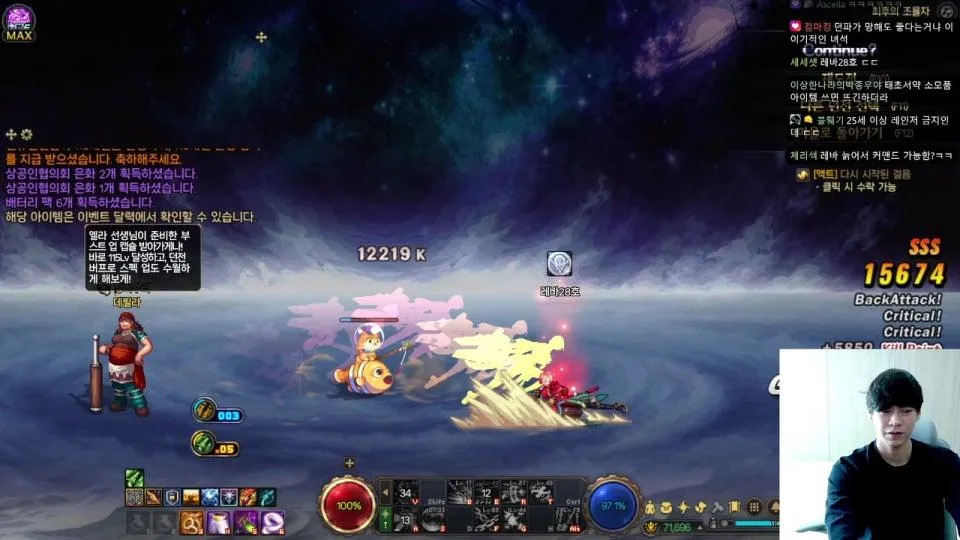Image resolution: width=960 pixels, height=540 pixels.
Task: Open the bookmark quest journal icon
Action: [734, 508]
